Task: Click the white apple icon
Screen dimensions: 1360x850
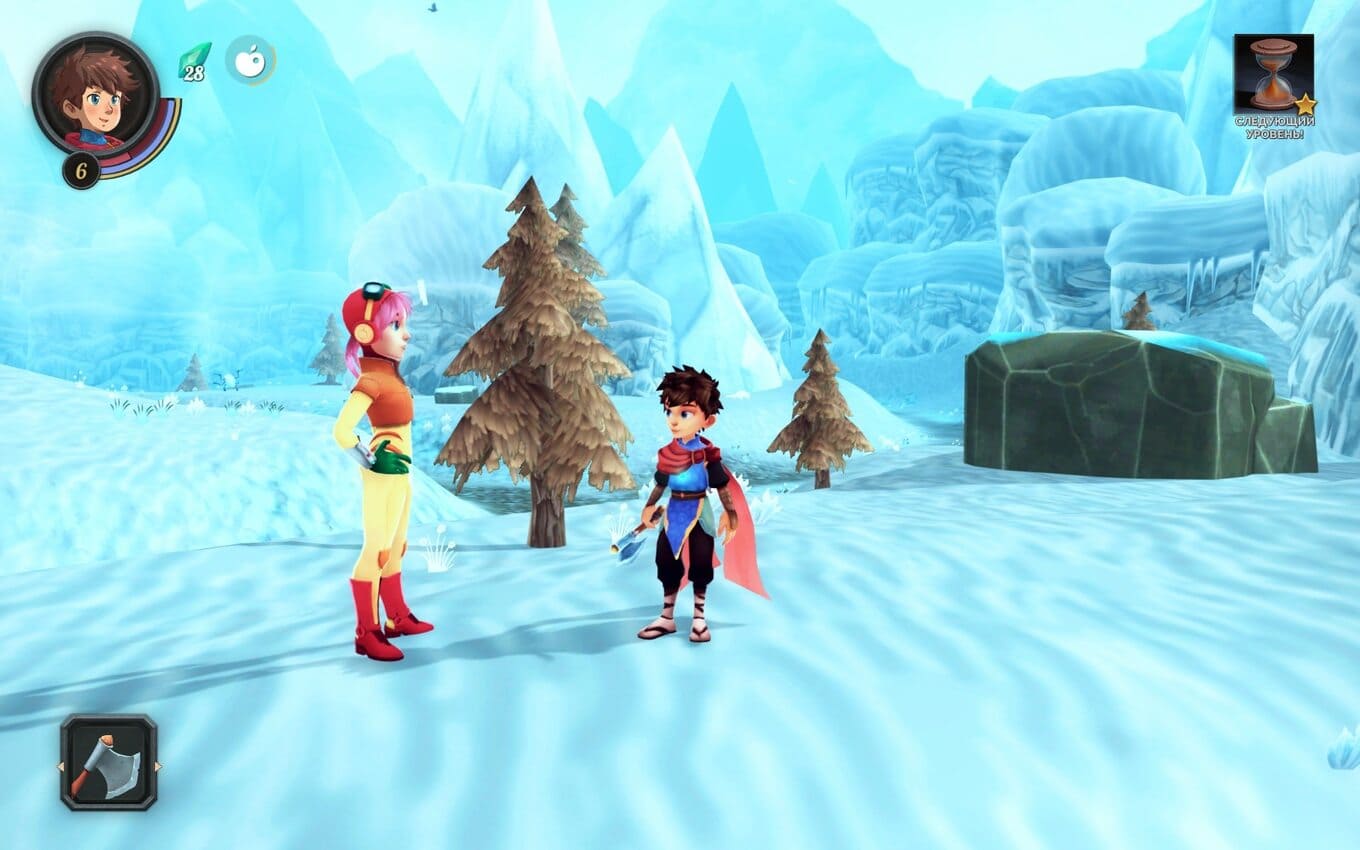Action: (249, 60)
